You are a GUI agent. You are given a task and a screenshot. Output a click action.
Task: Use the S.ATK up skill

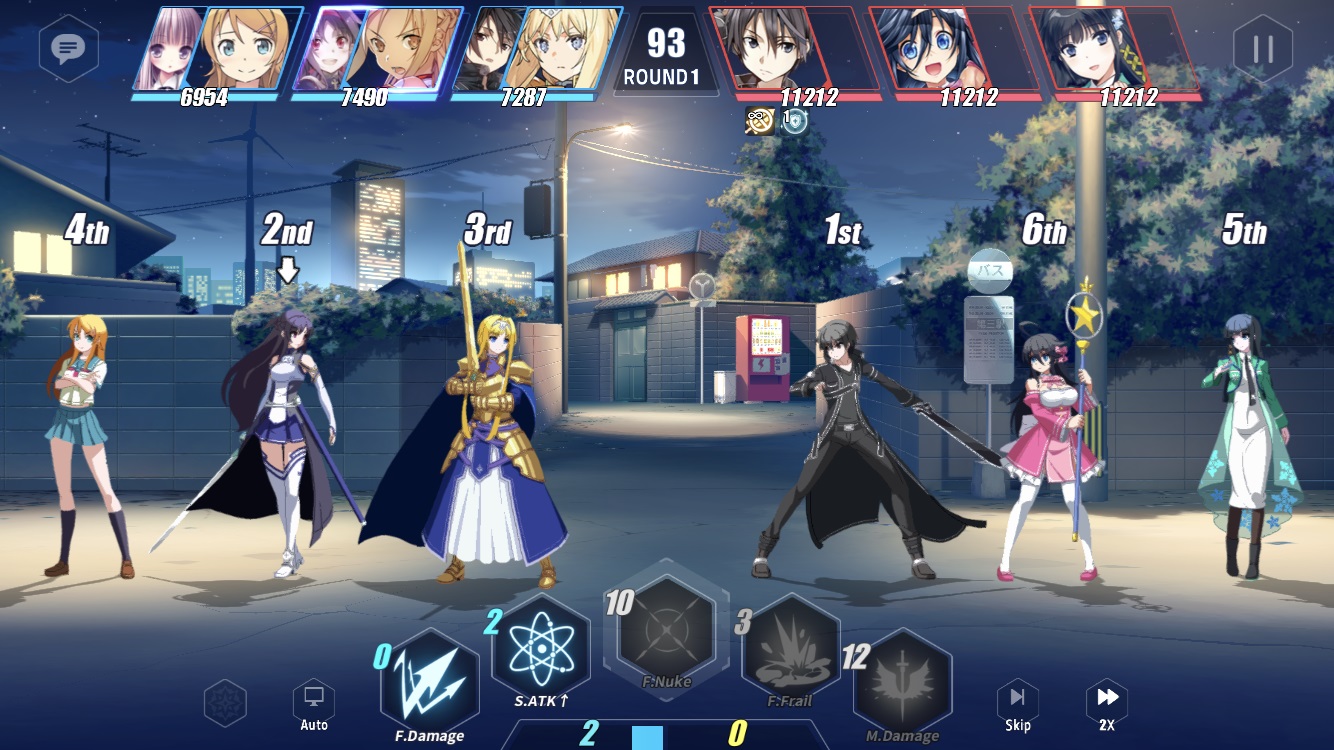point(541,647)
